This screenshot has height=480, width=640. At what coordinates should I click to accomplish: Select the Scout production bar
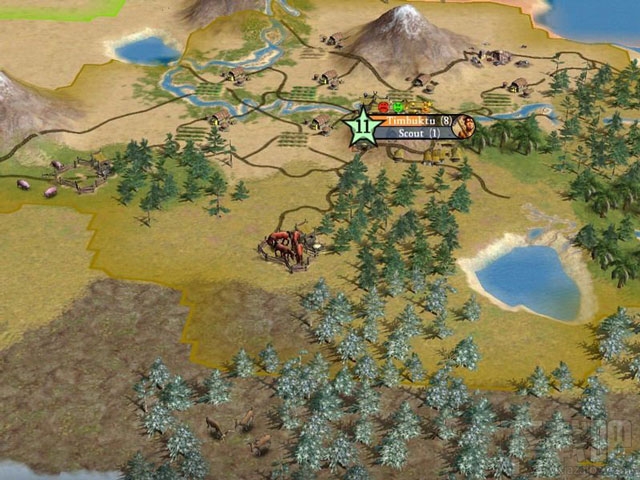415,133
